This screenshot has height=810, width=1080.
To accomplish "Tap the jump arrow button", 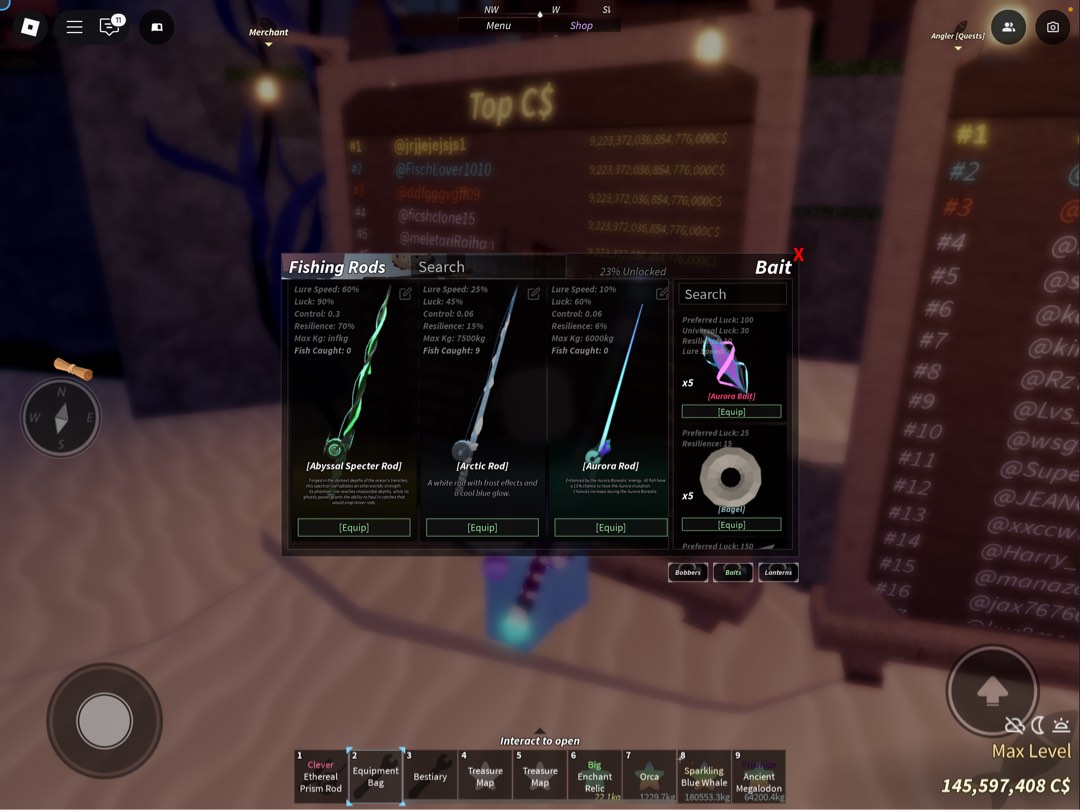I will (x=991, y=691).
